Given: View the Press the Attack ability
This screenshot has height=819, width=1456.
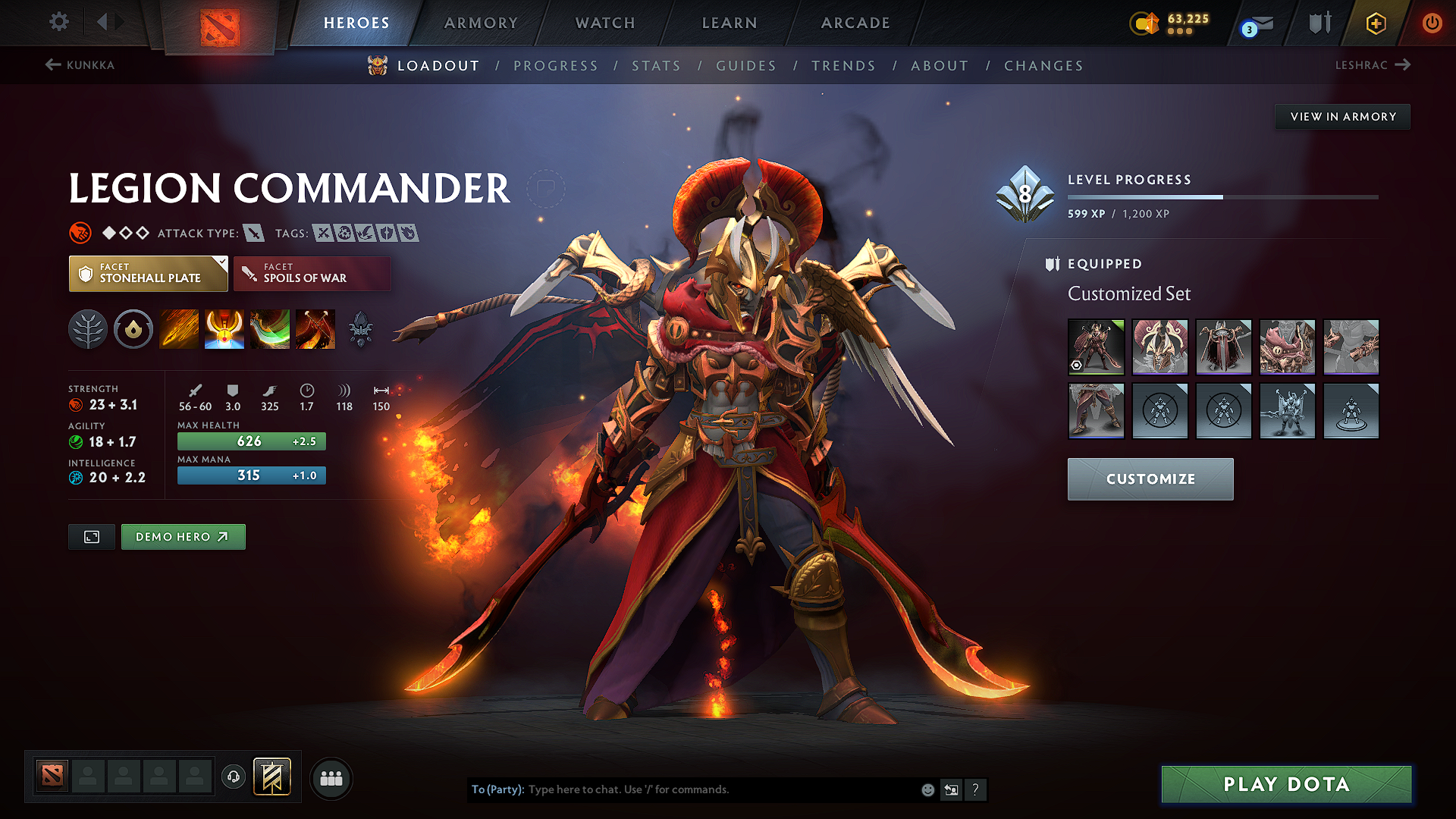Looking at the screenshot, I should (x=224, y=329).
